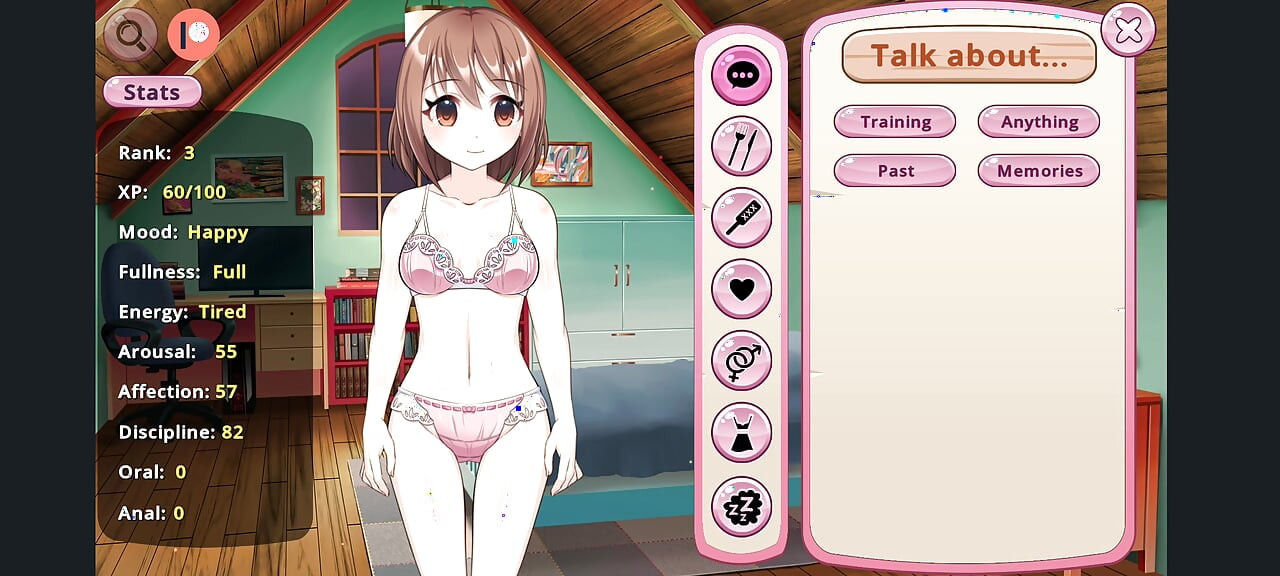Image resolution: width=1280 pixels, height=576 pixels.
Task: Talk about Training
Action: (895, 122)
